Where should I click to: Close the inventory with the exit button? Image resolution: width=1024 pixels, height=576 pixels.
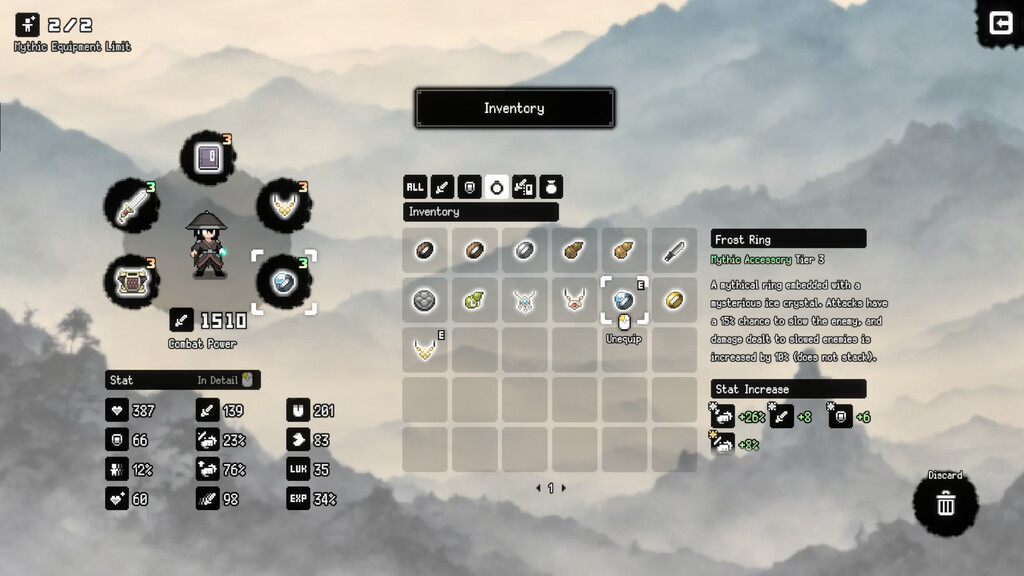click(x=1001, y=23)
